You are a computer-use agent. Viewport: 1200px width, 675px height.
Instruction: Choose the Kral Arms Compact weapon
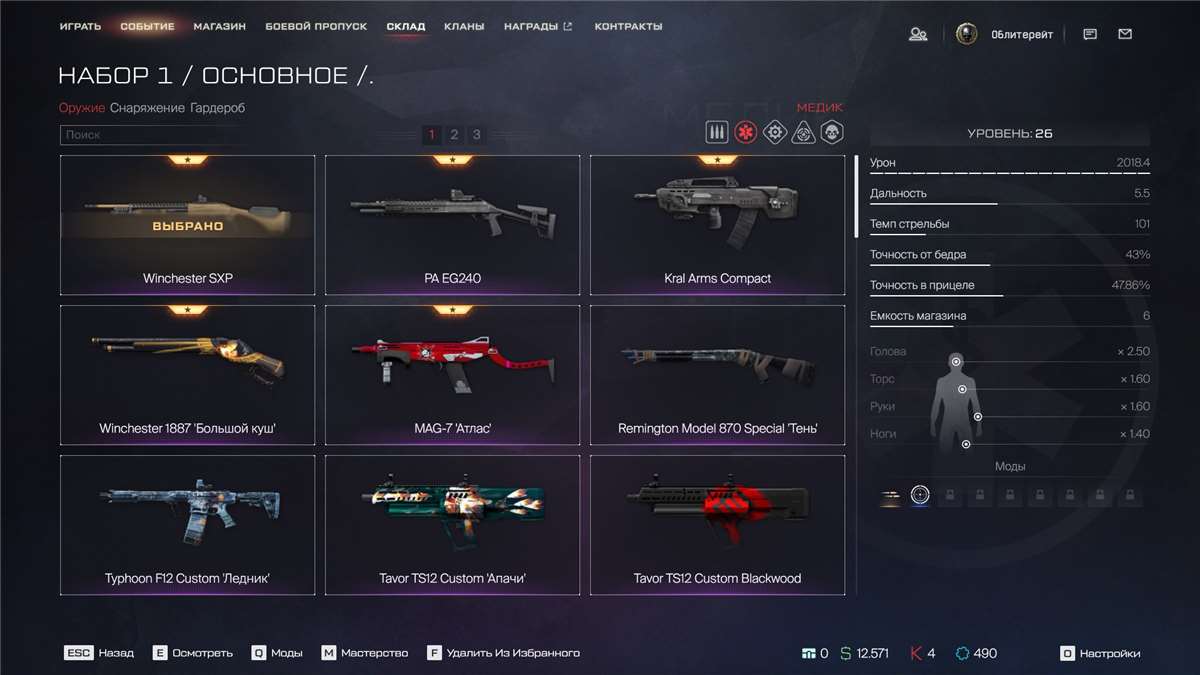pos(717,225)
